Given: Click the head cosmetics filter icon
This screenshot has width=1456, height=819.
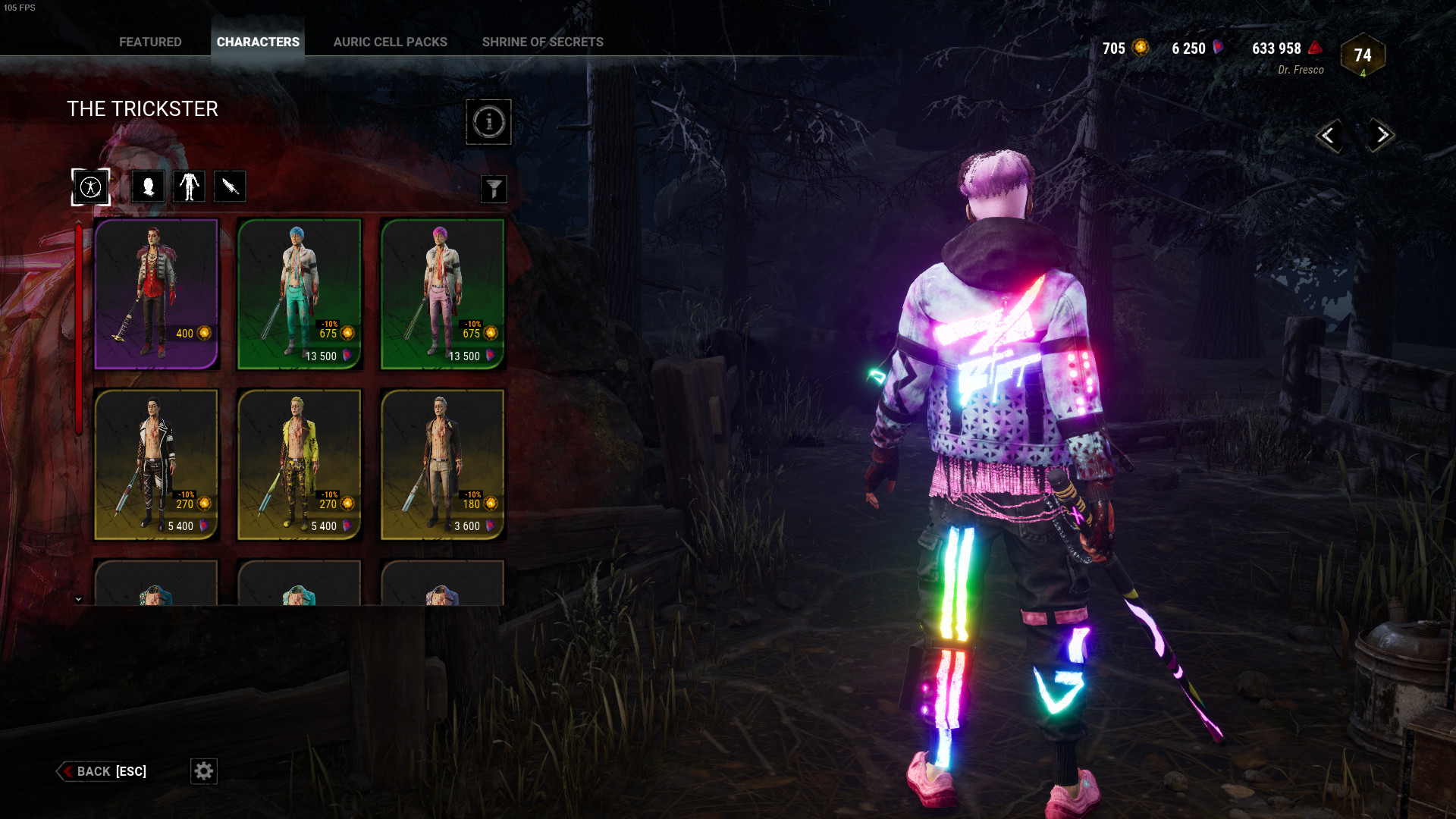Looking at the screenshot, I should 149,186.
